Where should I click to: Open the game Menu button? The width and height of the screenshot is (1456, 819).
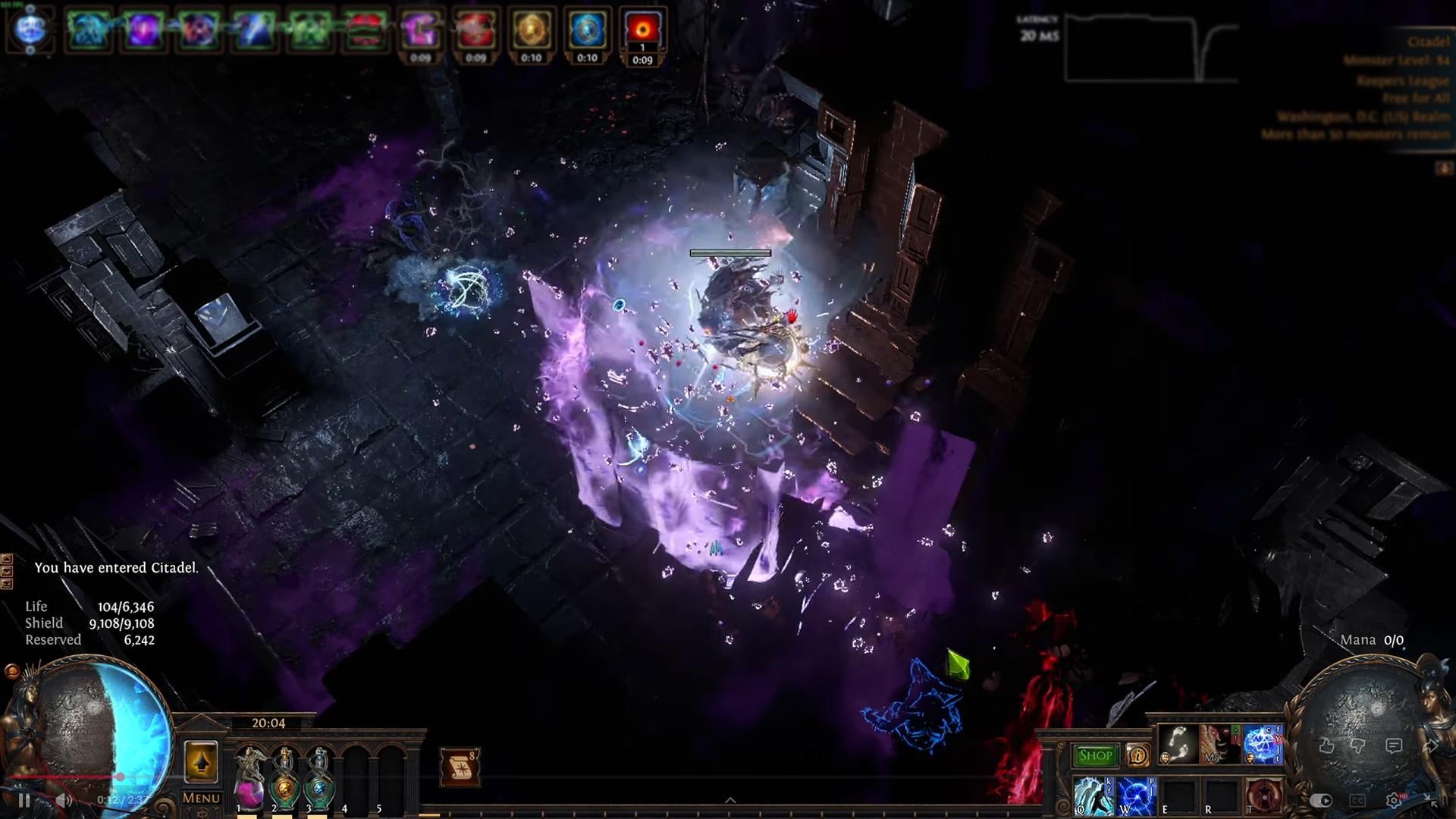coord(201,798)
